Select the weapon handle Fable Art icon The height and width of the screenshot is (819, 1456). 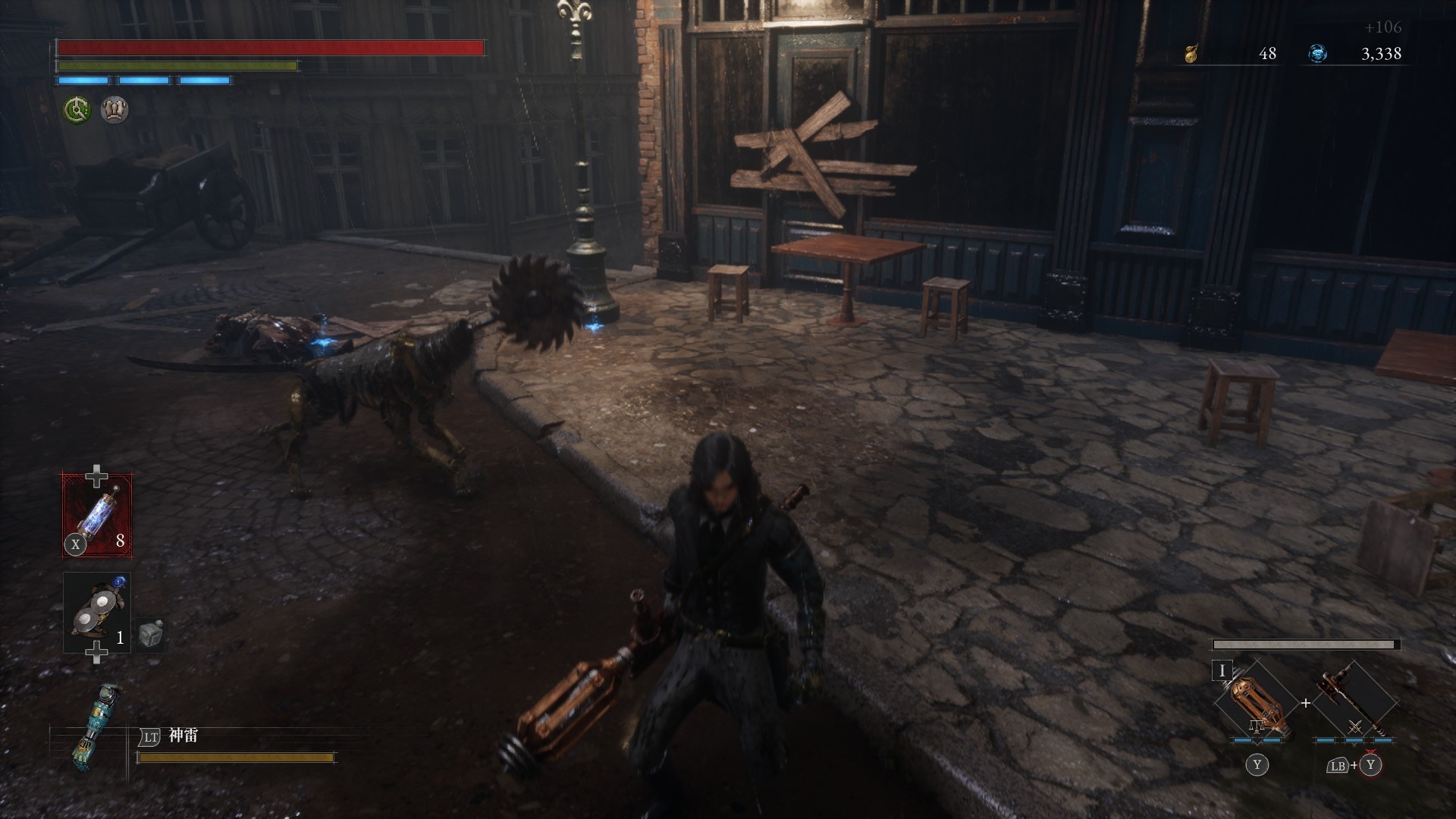point(1354,704)
